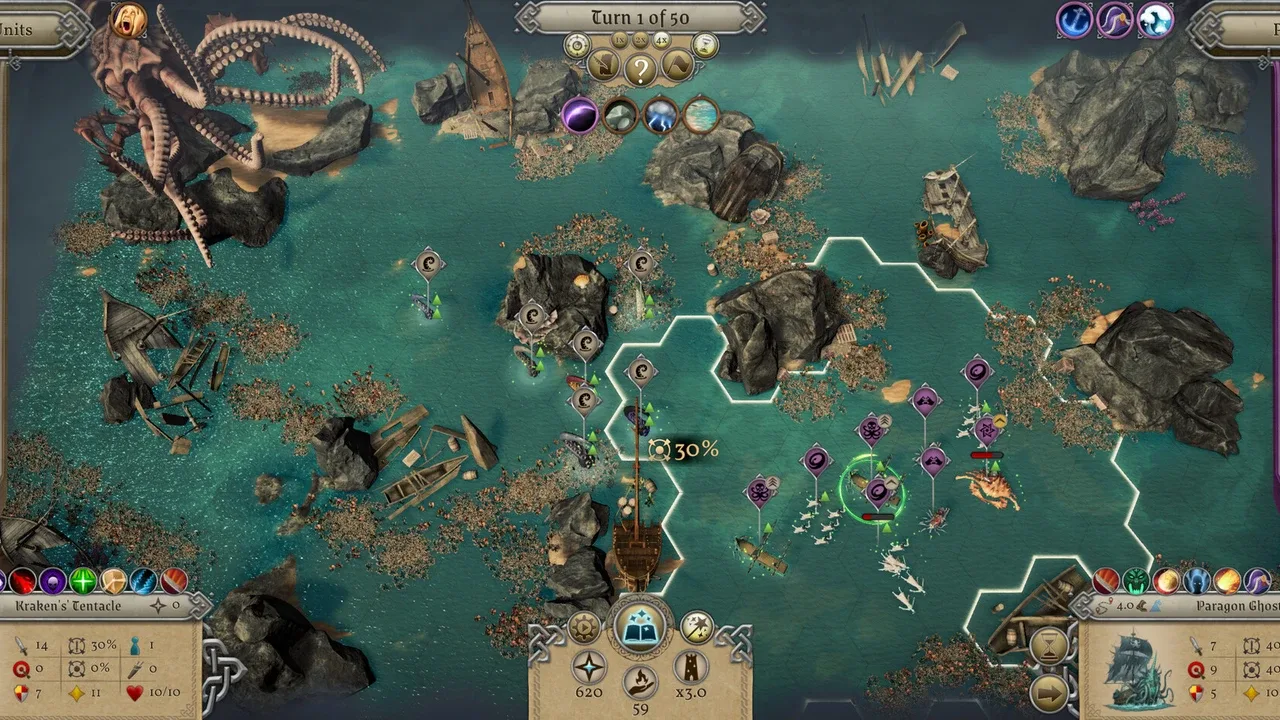Open the quill and scroll log
The height and width of the screenshot is (720, 1280).
(603, 67)
